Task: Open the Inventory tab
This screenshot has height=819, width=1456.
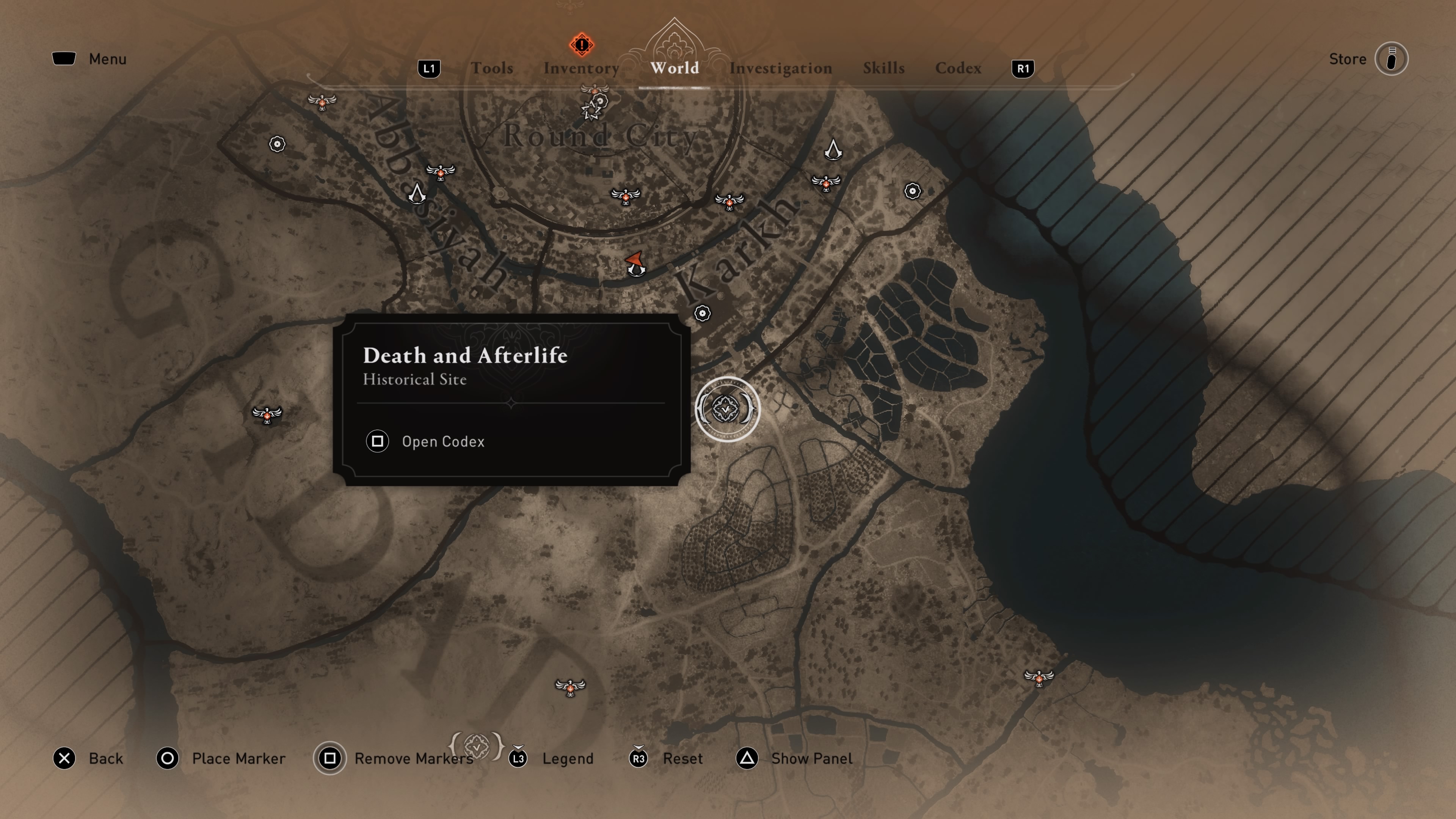Action: pos(581,68)
